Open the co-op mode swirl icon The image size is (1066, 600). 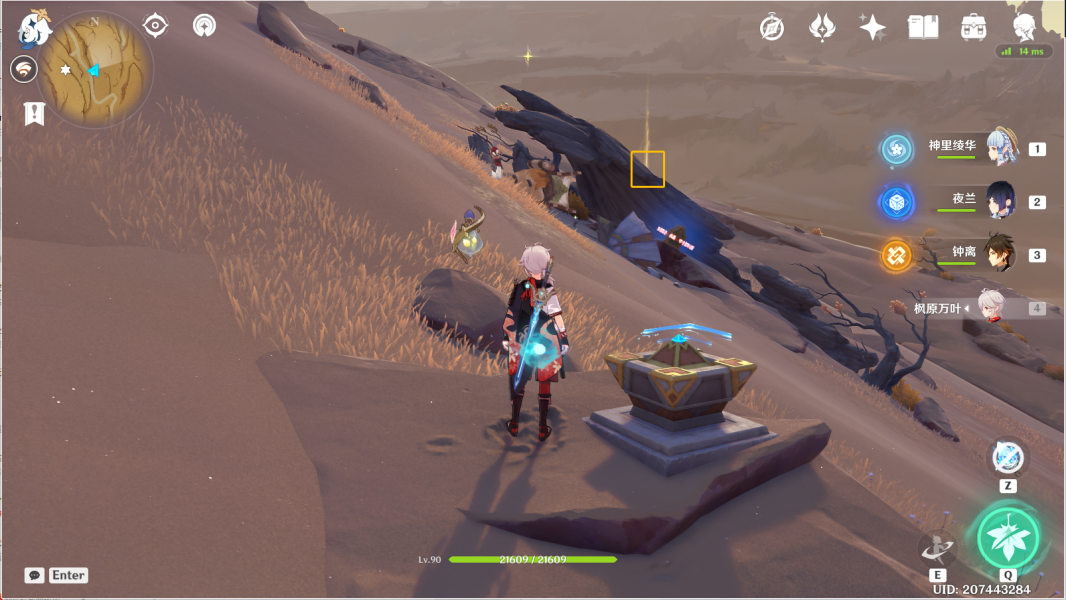(x=24, y=69)
